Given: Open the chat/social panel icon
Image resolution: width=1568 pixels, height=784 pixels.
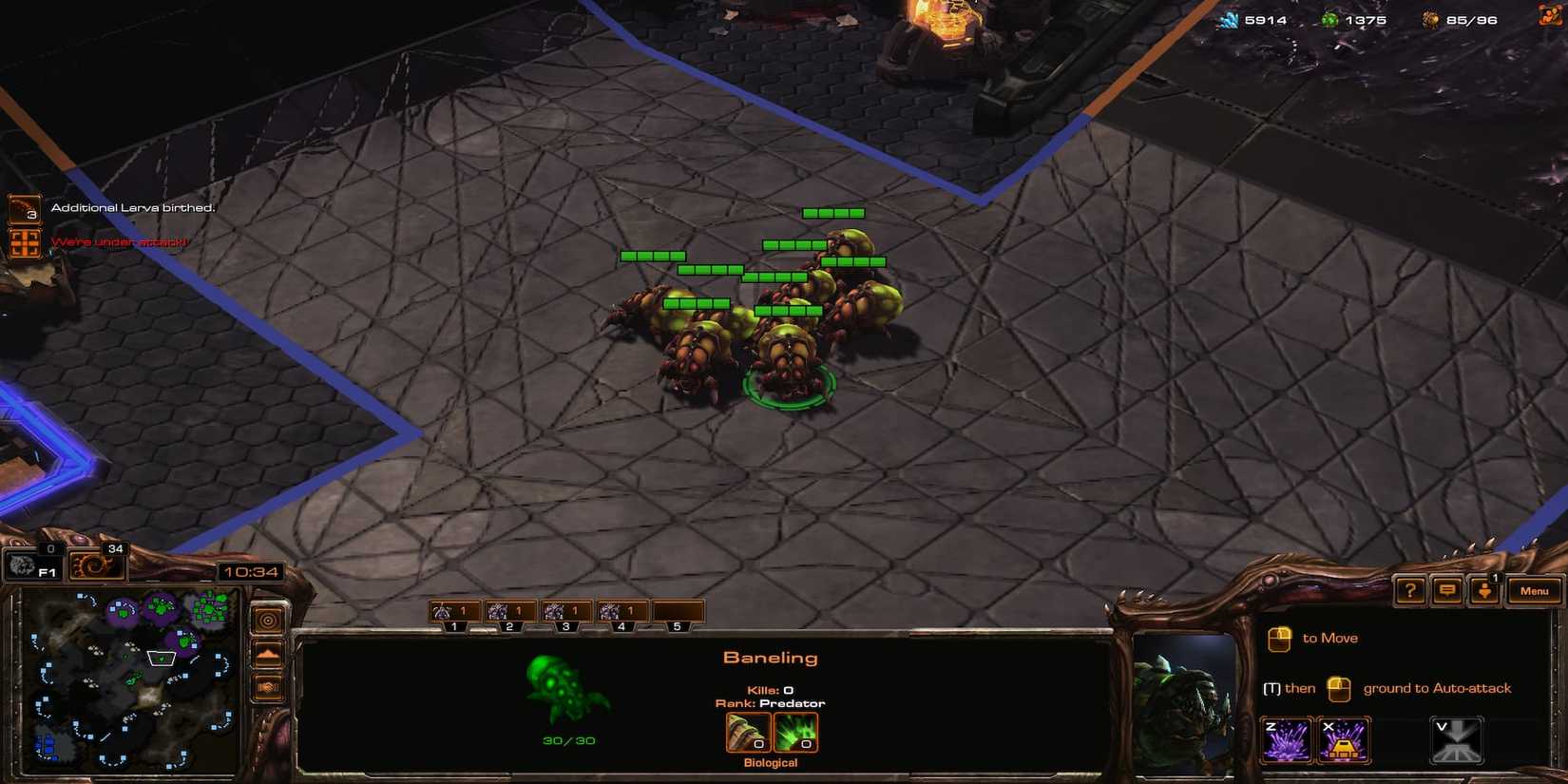Looking at the screenshot, I should [1448, 590].
